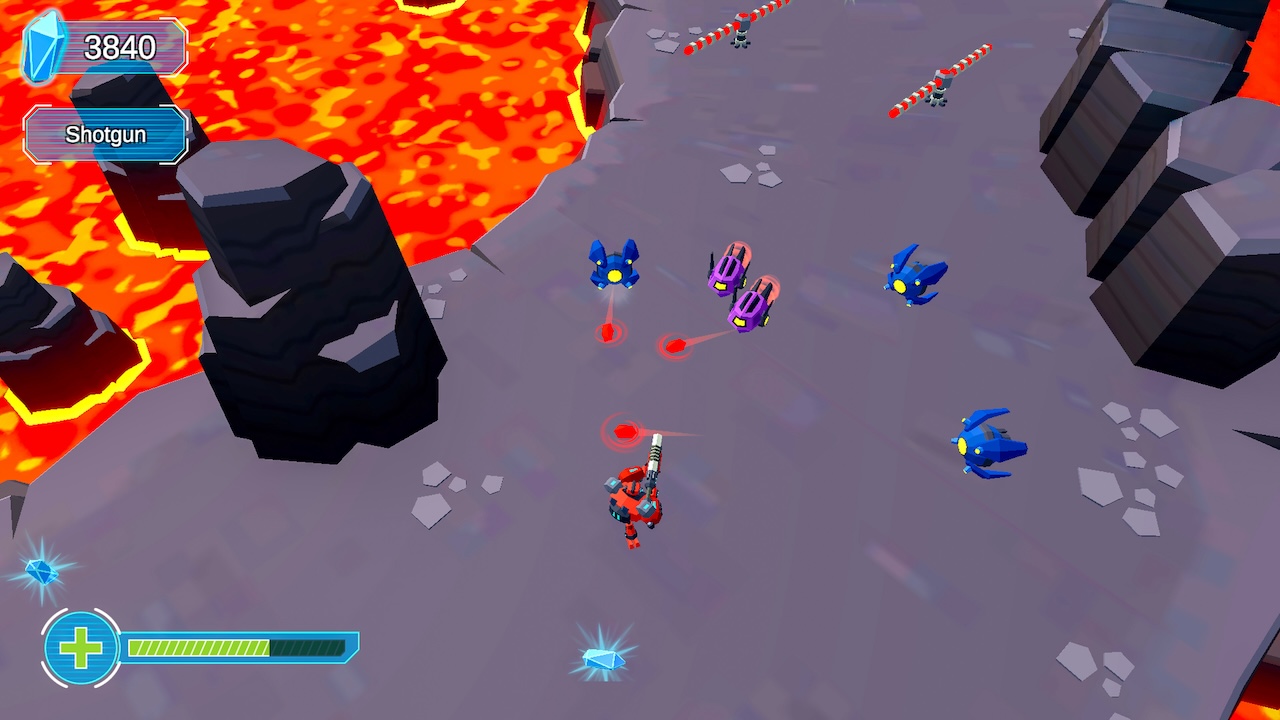Open the Shotgun weapon panel
1280x720 pixels.
click(103, 133)
